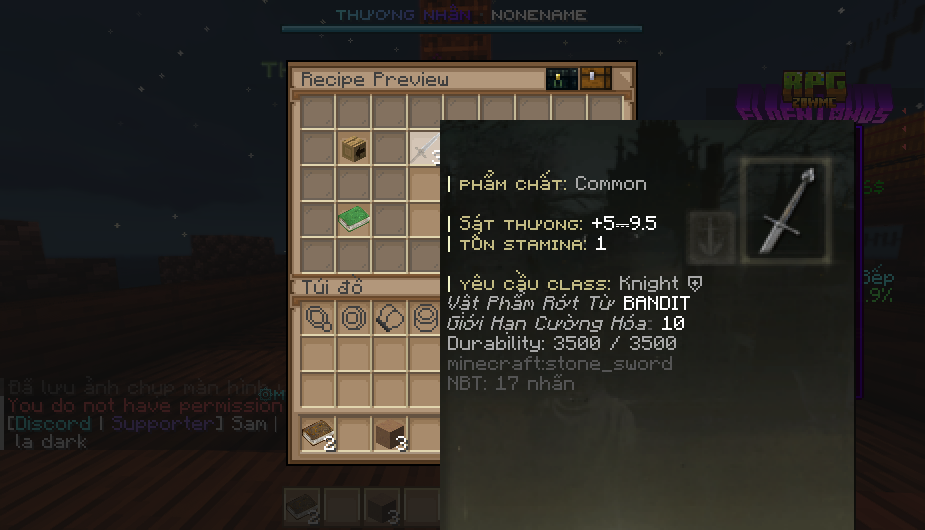
Task: Select the stack of 3 brown blocks in Túi đồ
Action: [x=388, y=434]
